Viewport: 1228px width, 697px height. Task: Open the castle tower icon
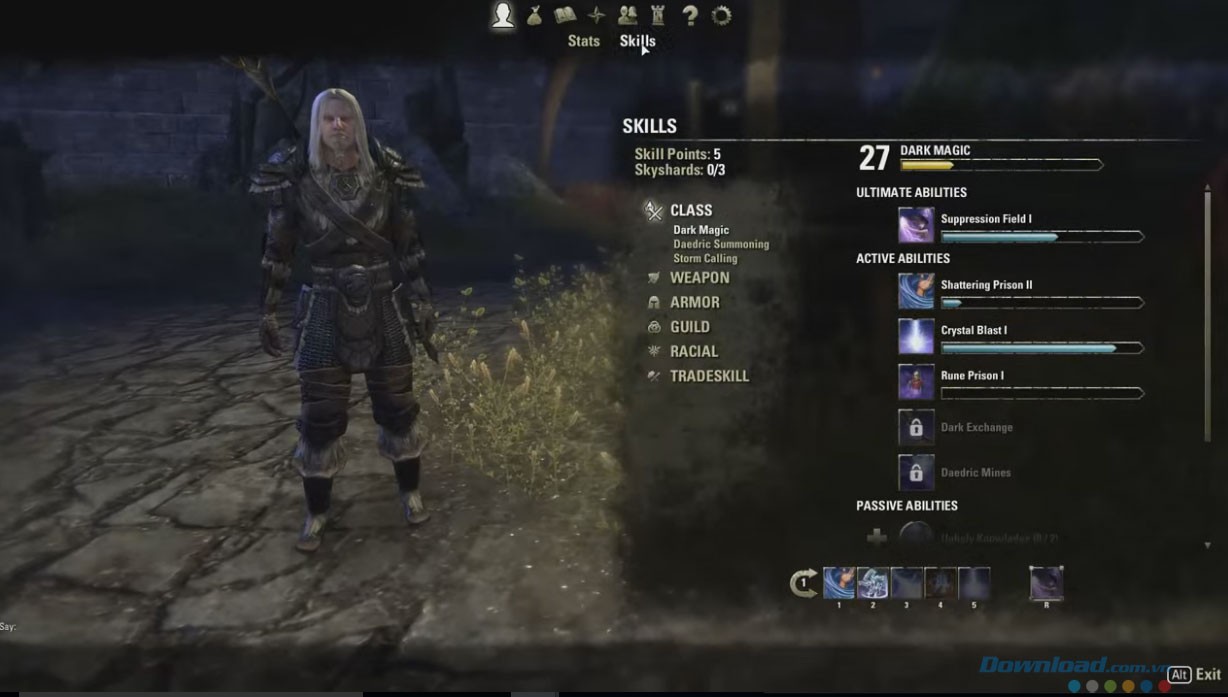tap(658, 15)
